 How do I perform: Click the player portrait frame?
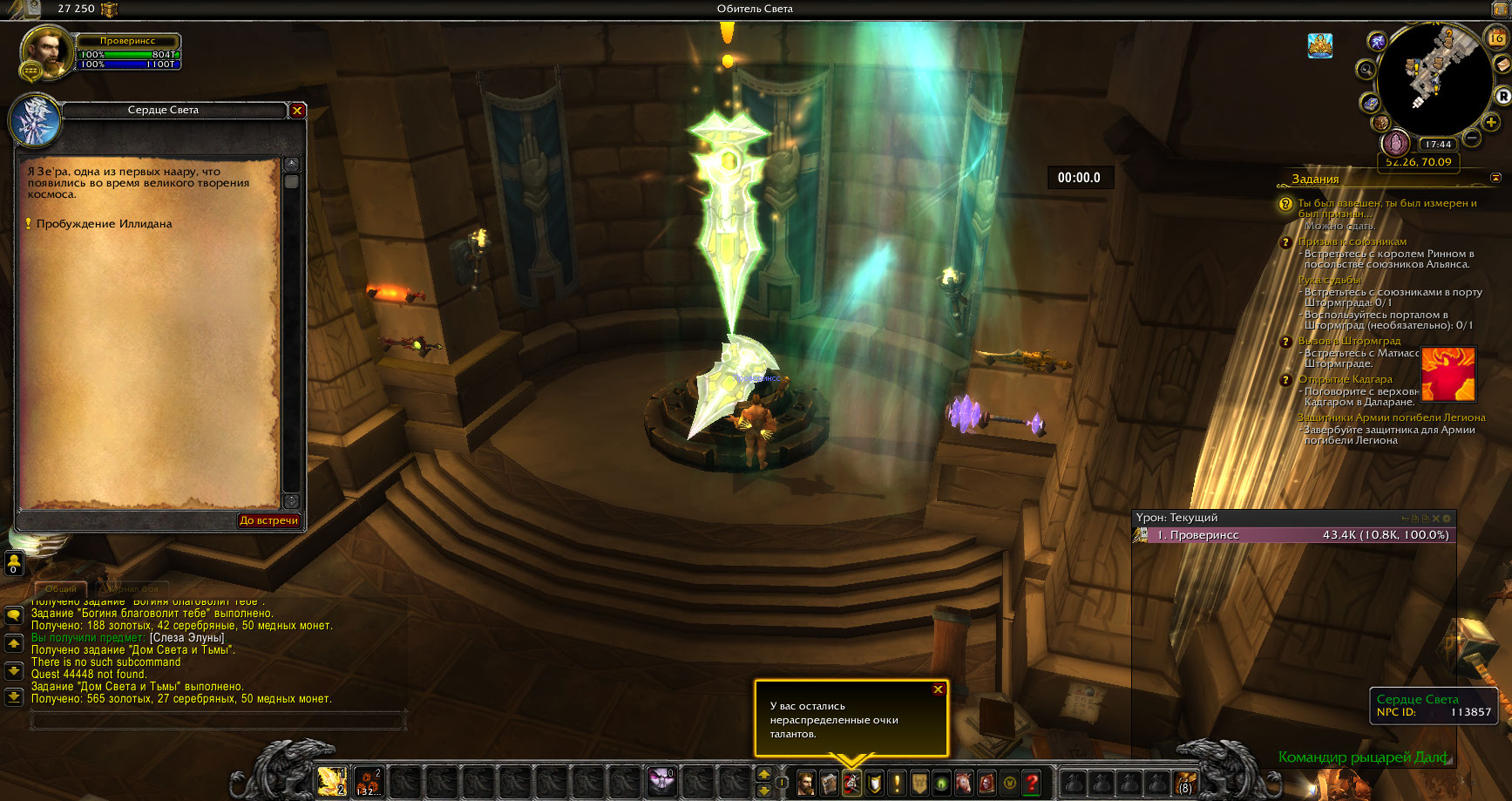point(46,52)
